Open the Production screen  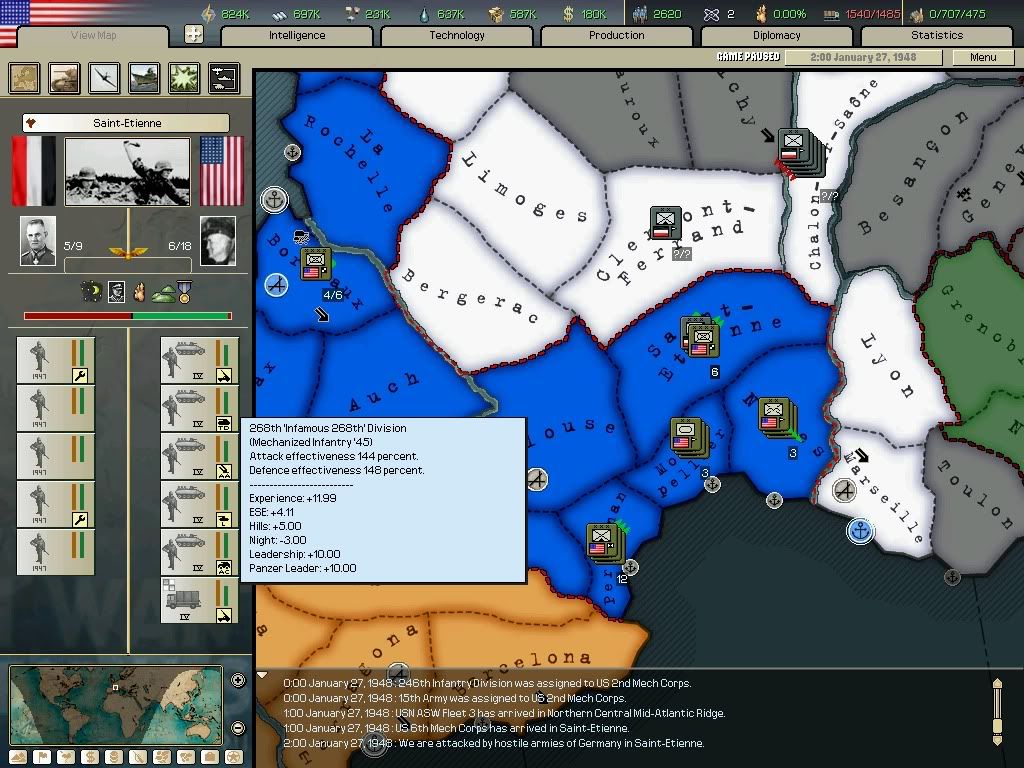point(617,35)
